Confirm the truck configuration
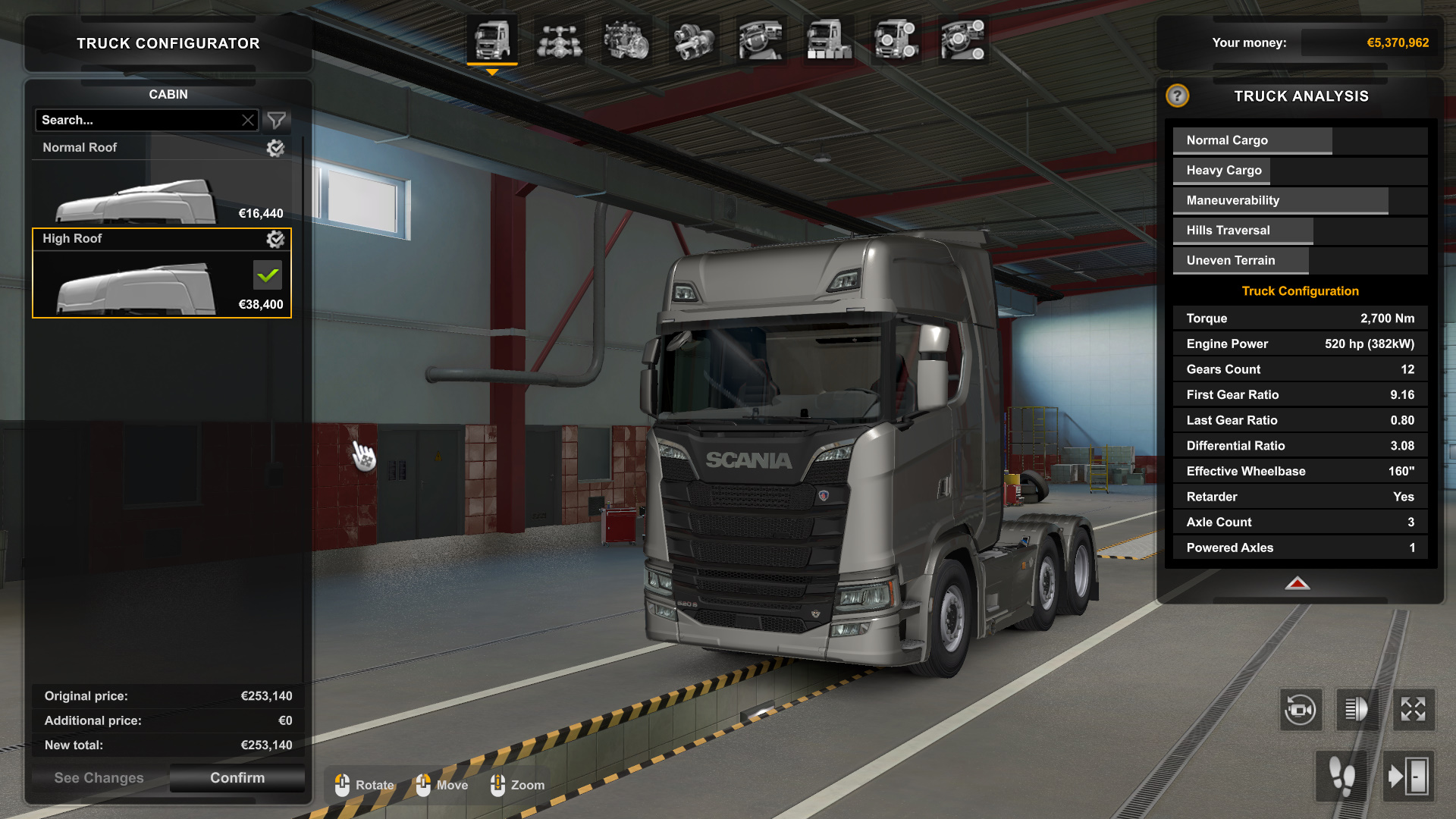This screenshot has height=819, width=1456. (237, 777)
